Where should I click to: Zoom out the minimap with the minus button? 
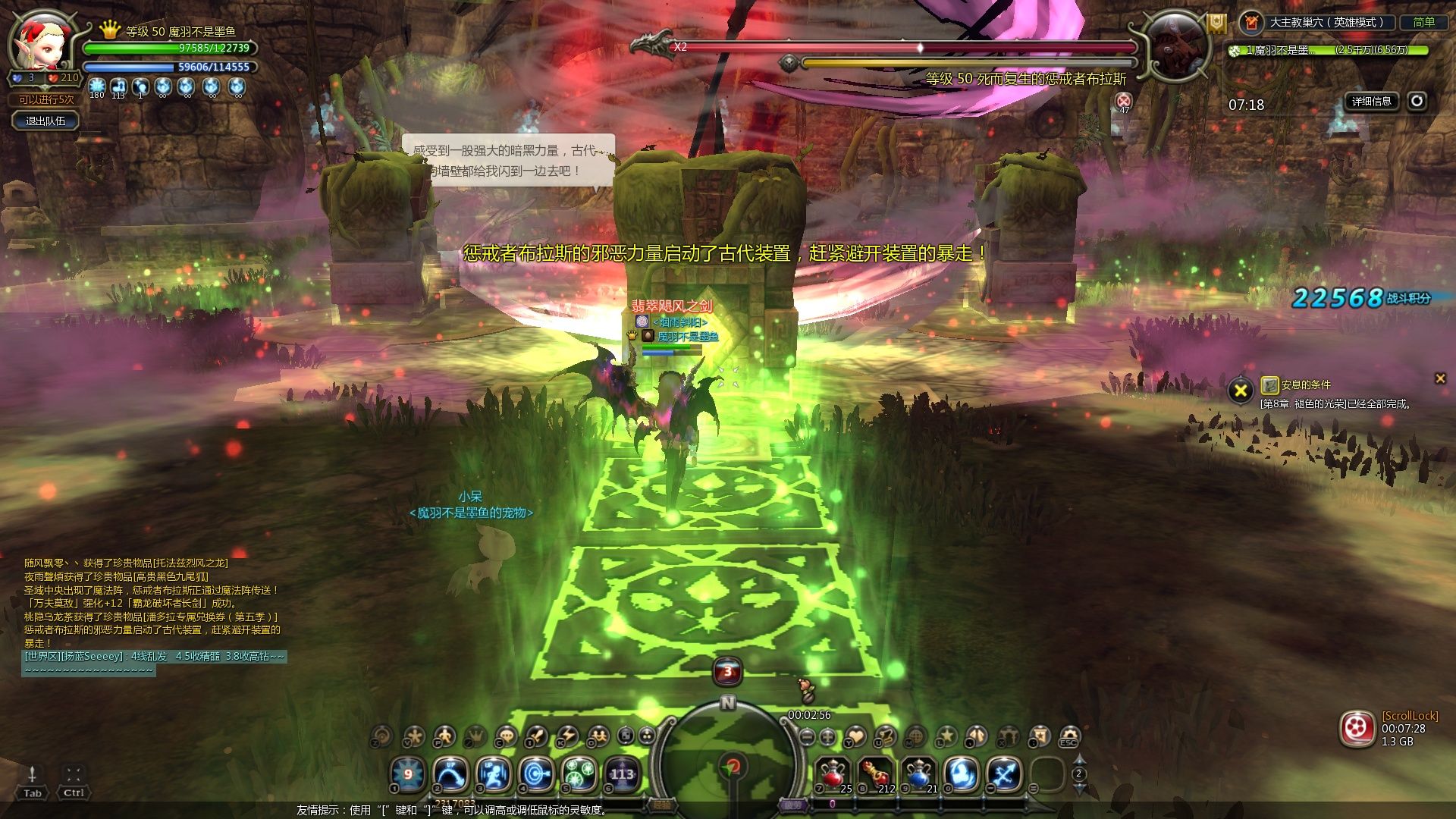pyautogui.click(x=807, y=736)
